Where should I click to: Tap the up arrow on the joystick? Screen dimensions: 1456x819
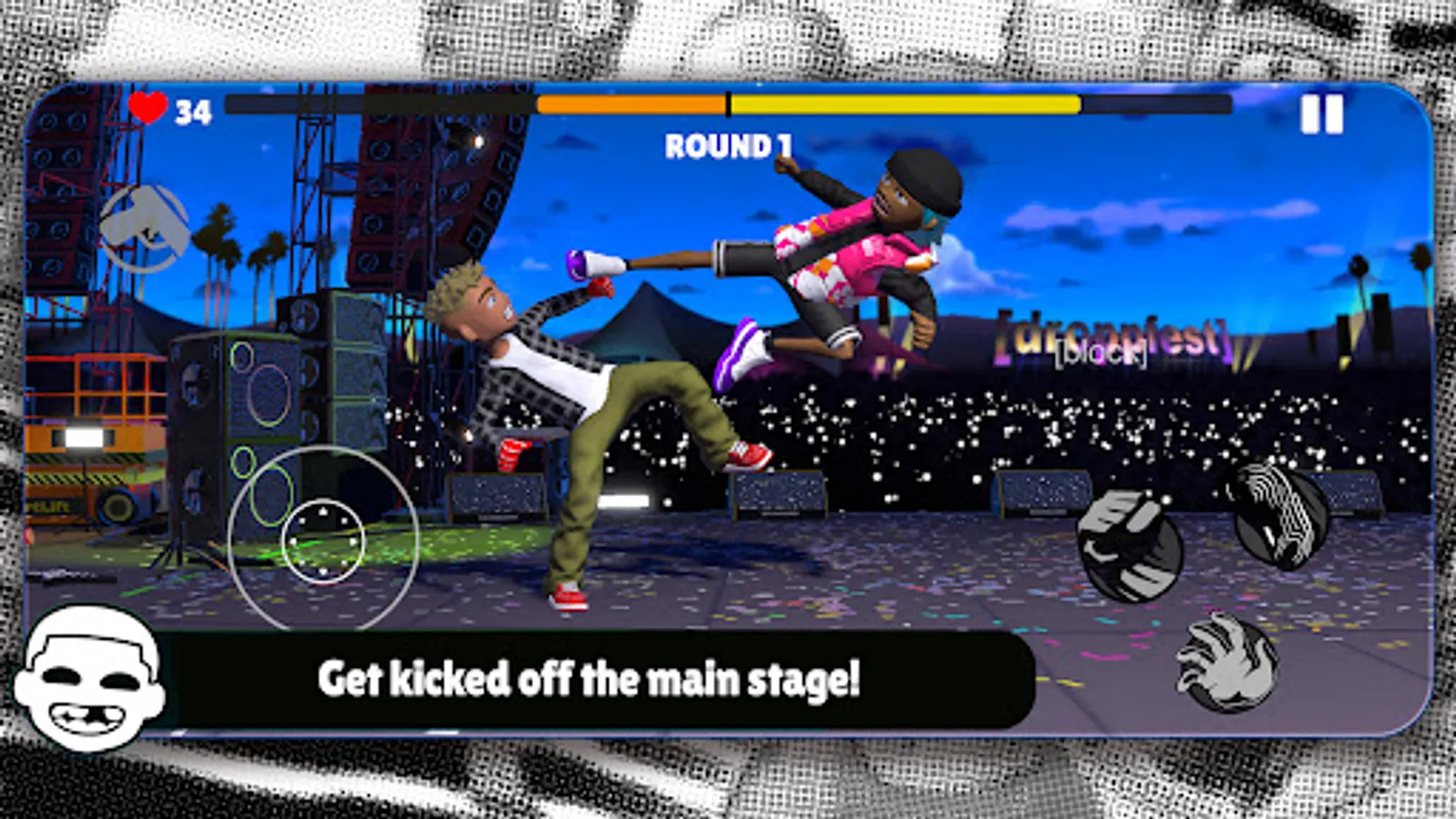point(324,511)
